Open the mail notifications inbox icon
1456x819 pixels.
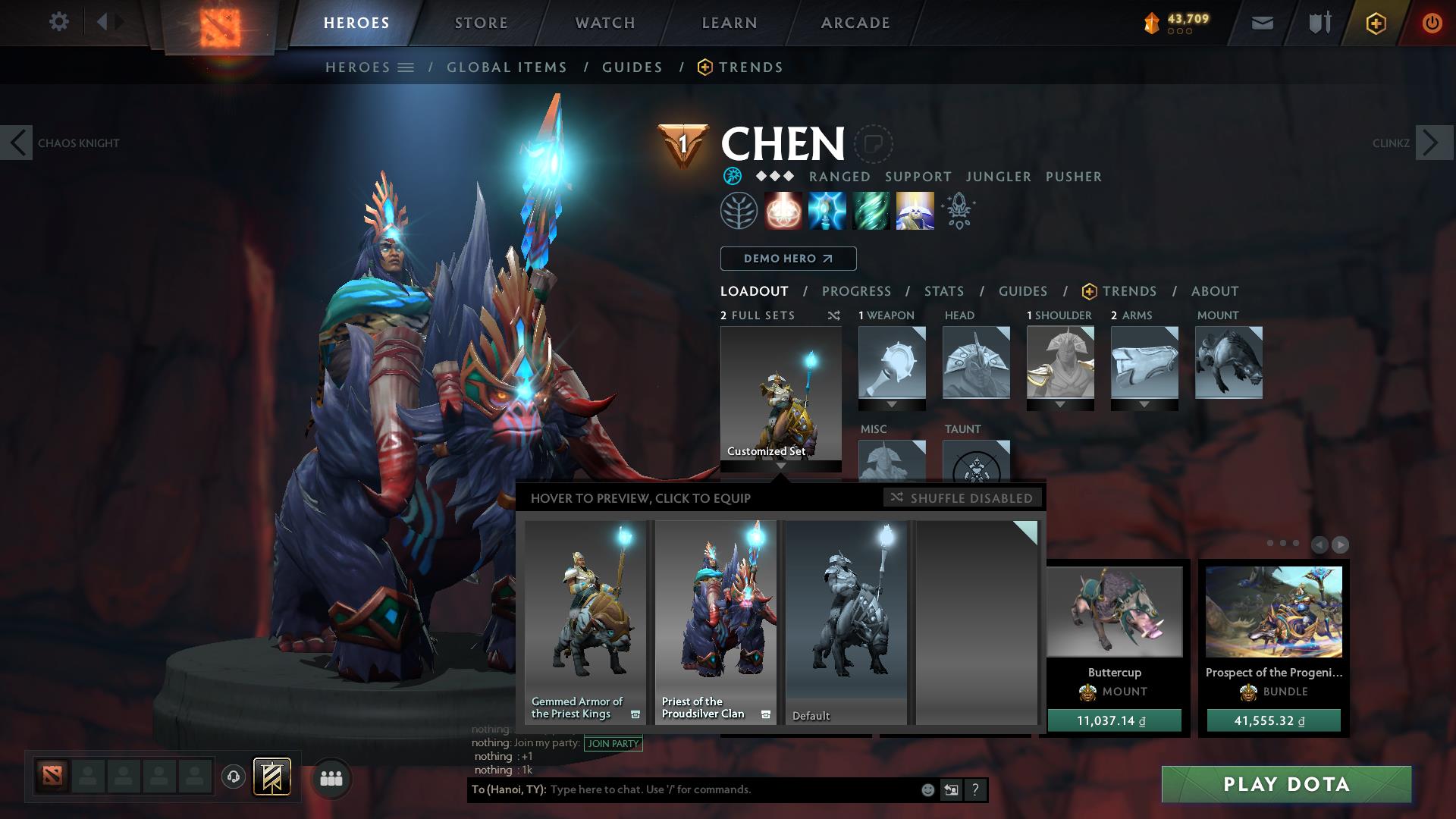pyautogui.click(x=1261, y=22)
